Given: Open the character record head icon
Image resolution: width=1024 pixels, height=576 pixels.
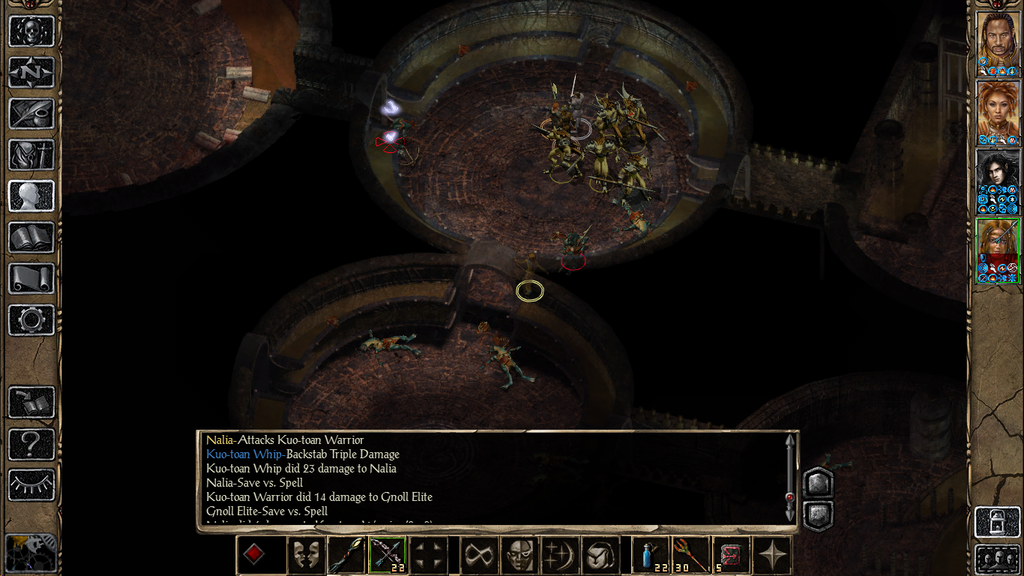Looking at the screenshot, I should point(31,196).
